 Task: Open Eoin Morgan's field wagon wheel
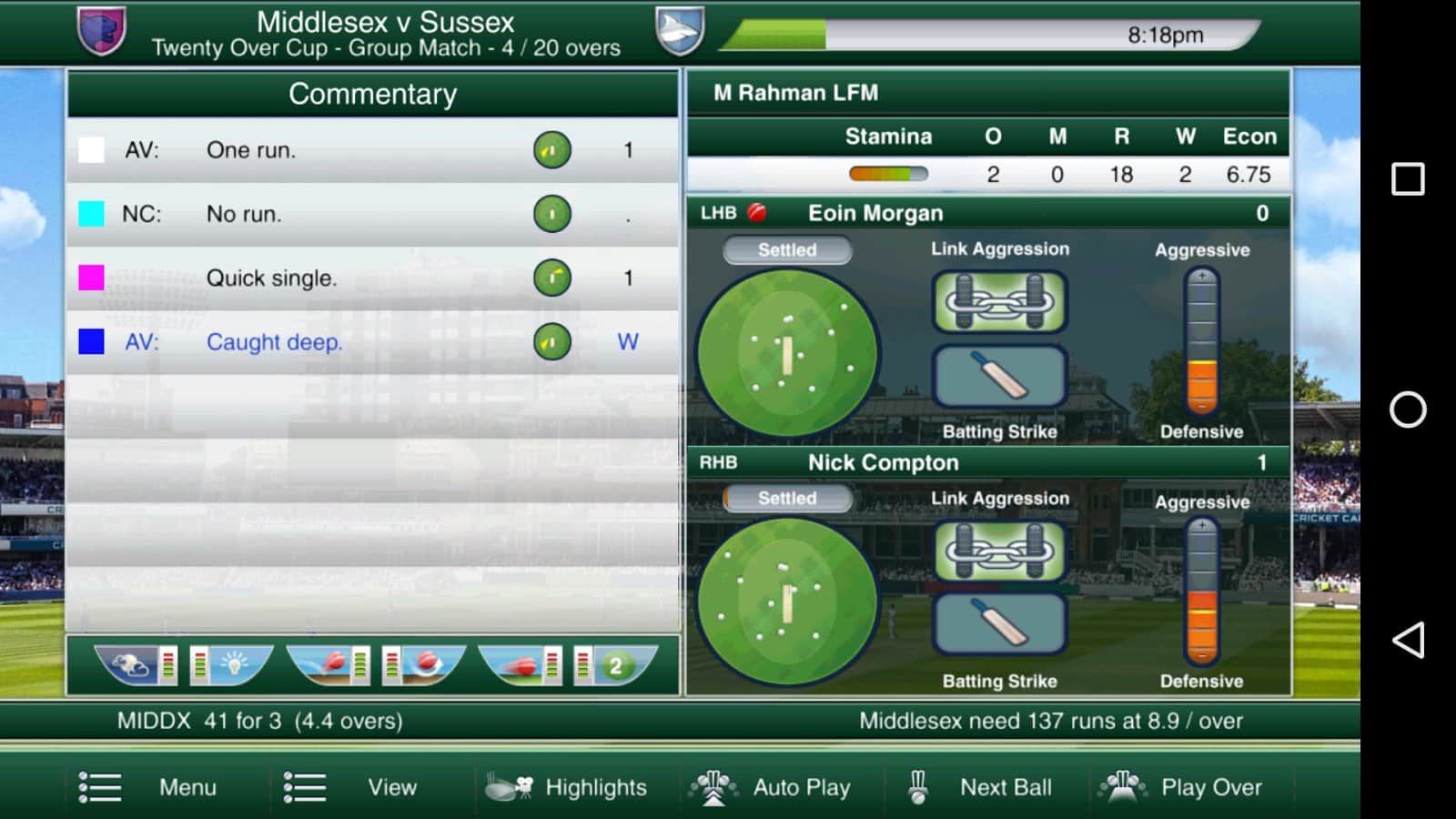pyautogui.click(x=787, y=352)
